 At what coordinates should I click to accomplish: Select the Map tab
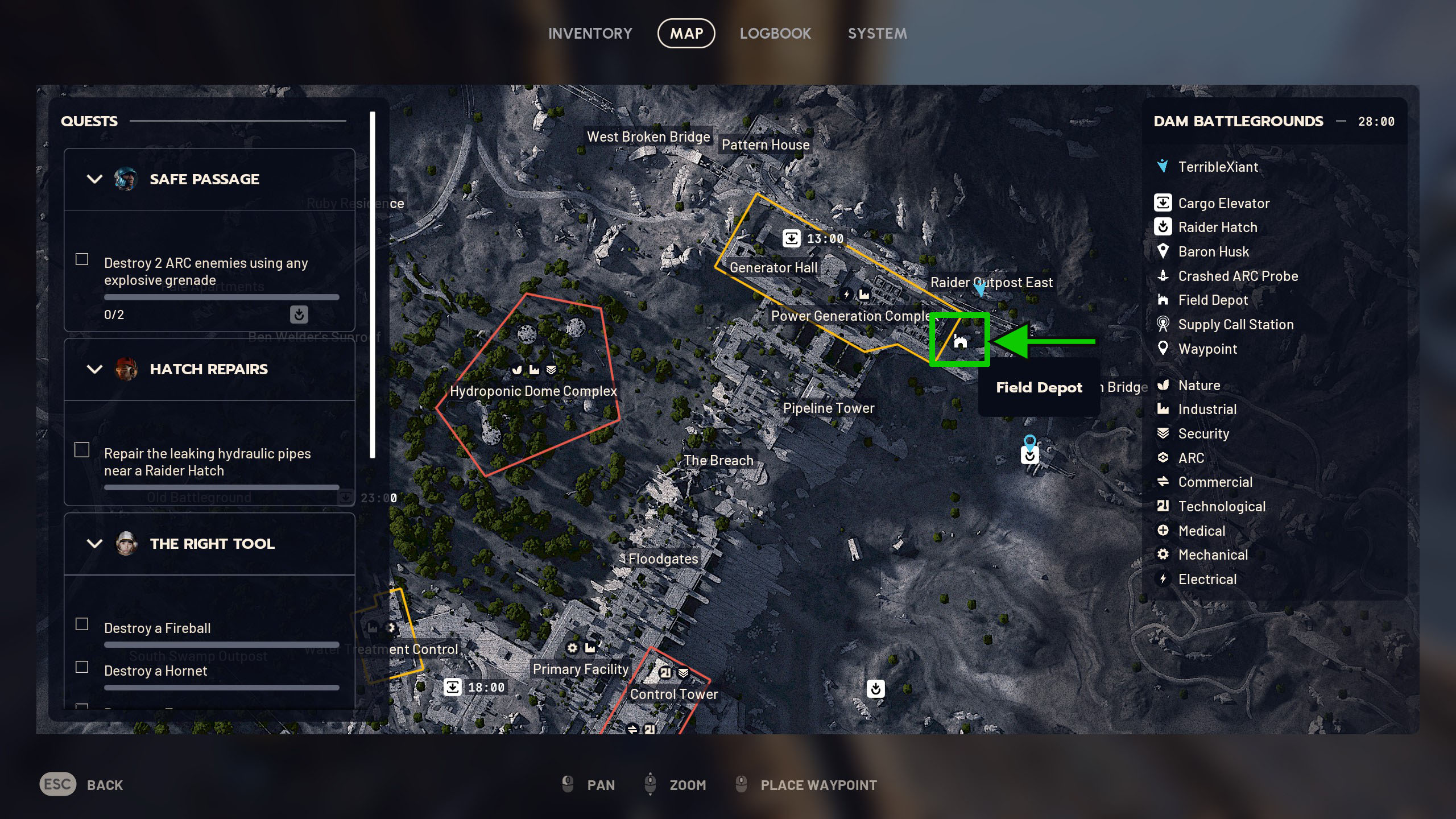pos(686,34)
